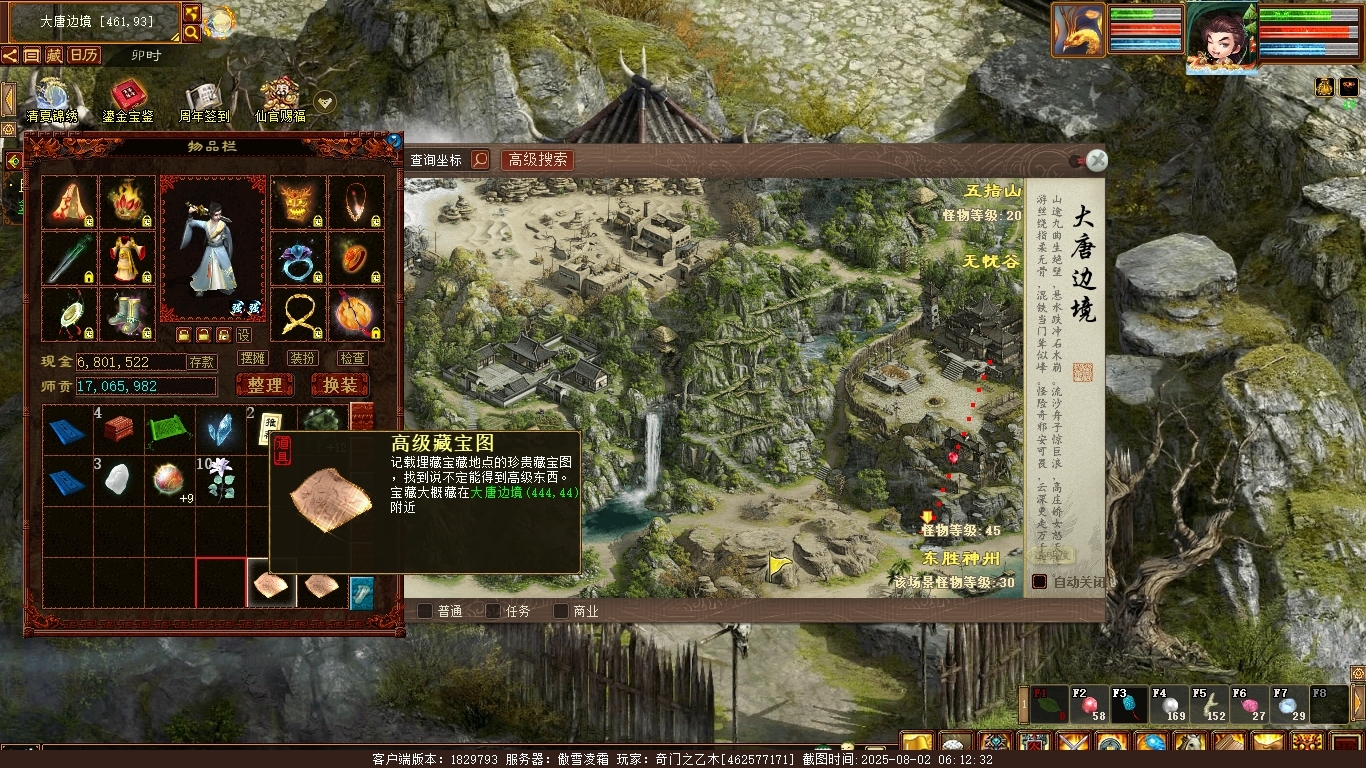1366x768 pixels.
Task: Enable the 自动关闭 auto-close checkbox
Action: click(1040, 581)
